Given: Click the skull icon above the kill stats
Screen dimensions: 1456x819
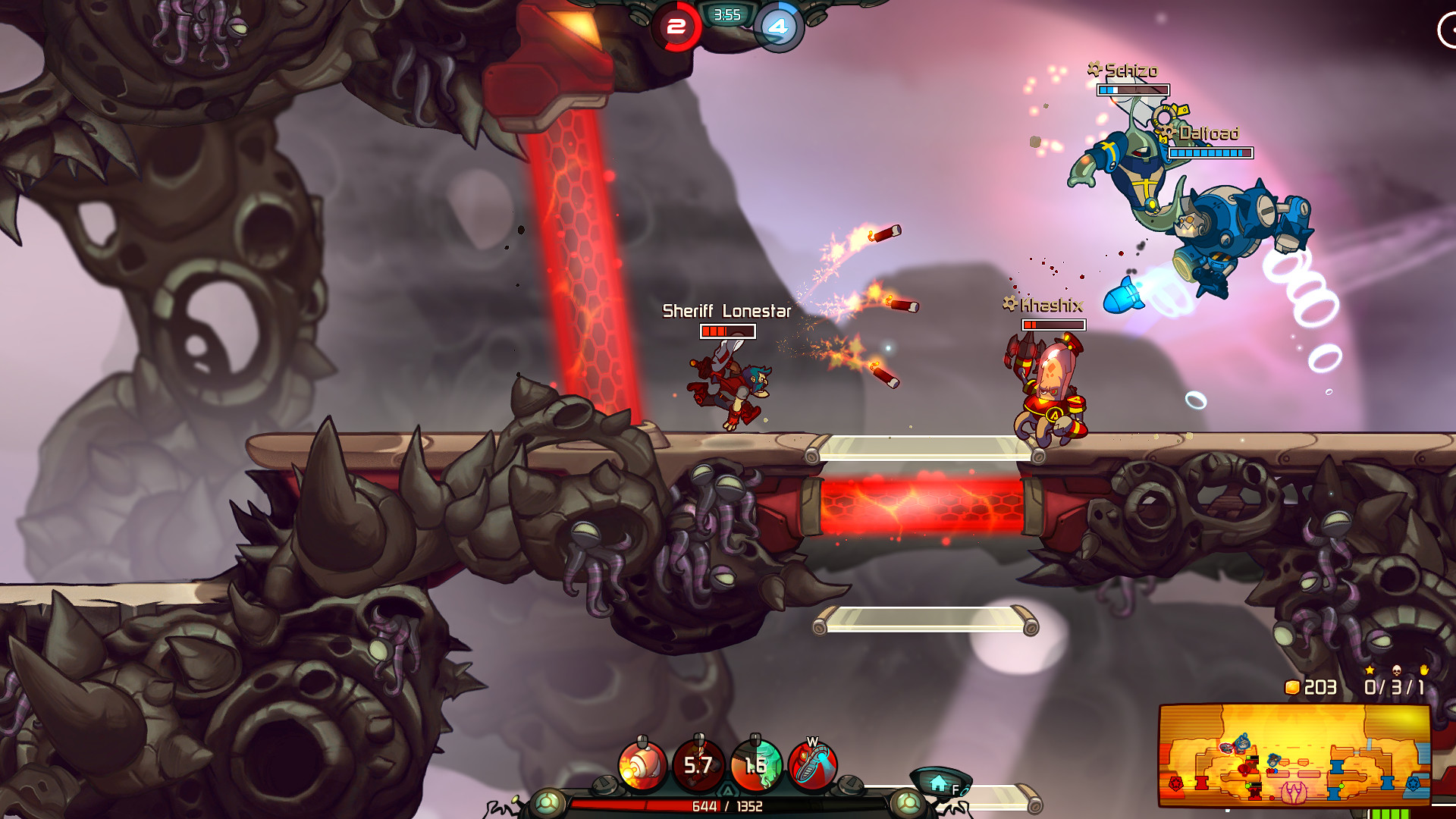Looking at the screenshot, I should coord(1396,670).
